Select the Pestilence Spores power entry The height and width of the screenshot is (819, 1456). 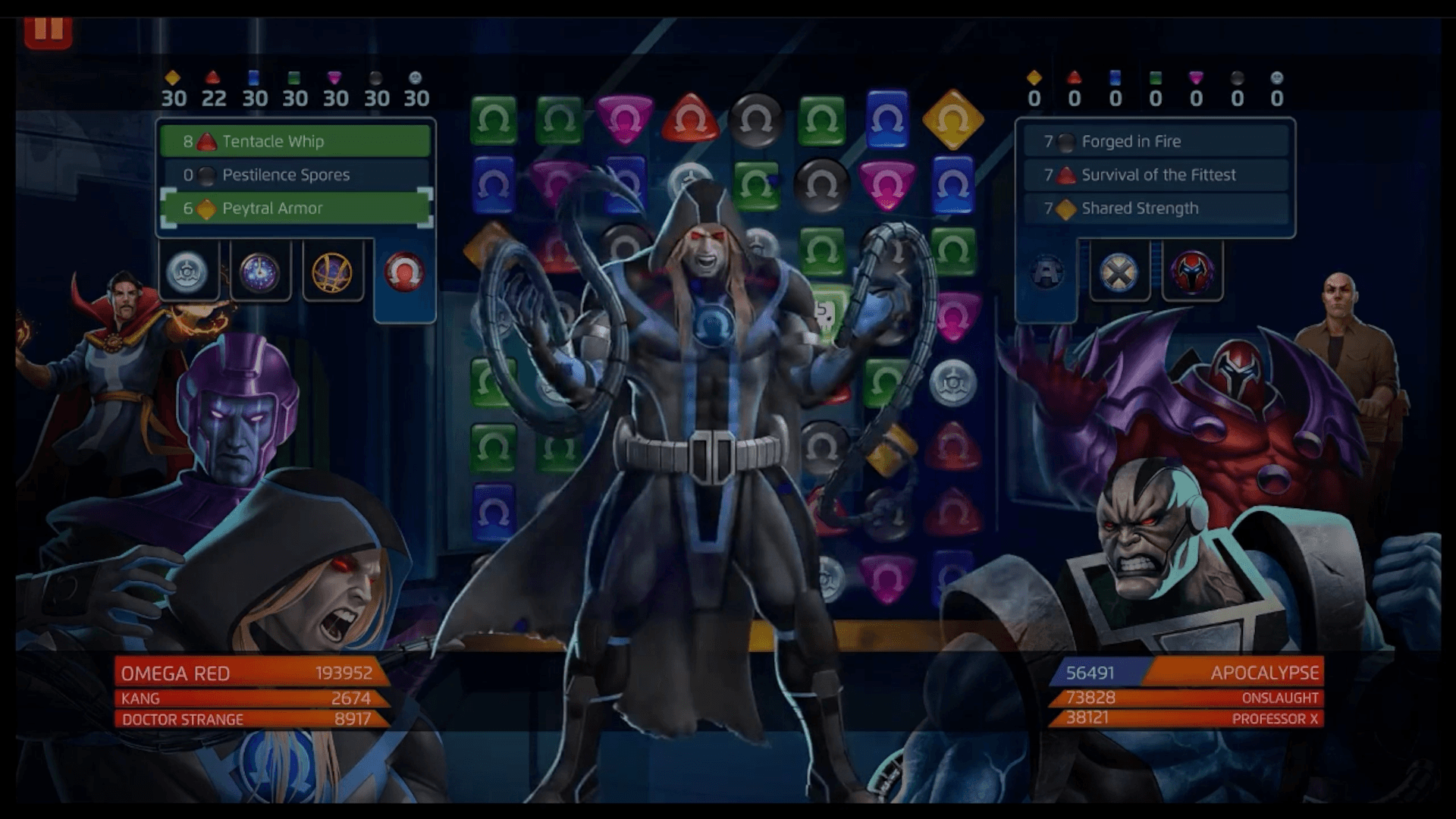pos(294,175)
